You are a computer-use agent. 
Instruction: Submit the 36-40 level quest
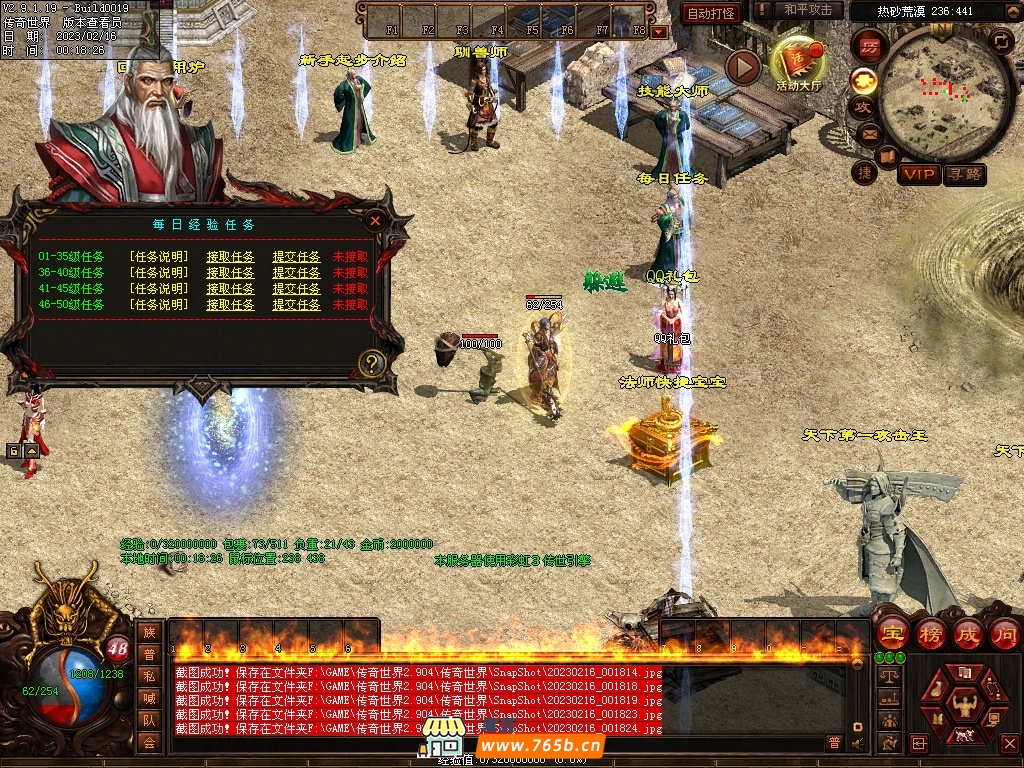tap(296, 273)
